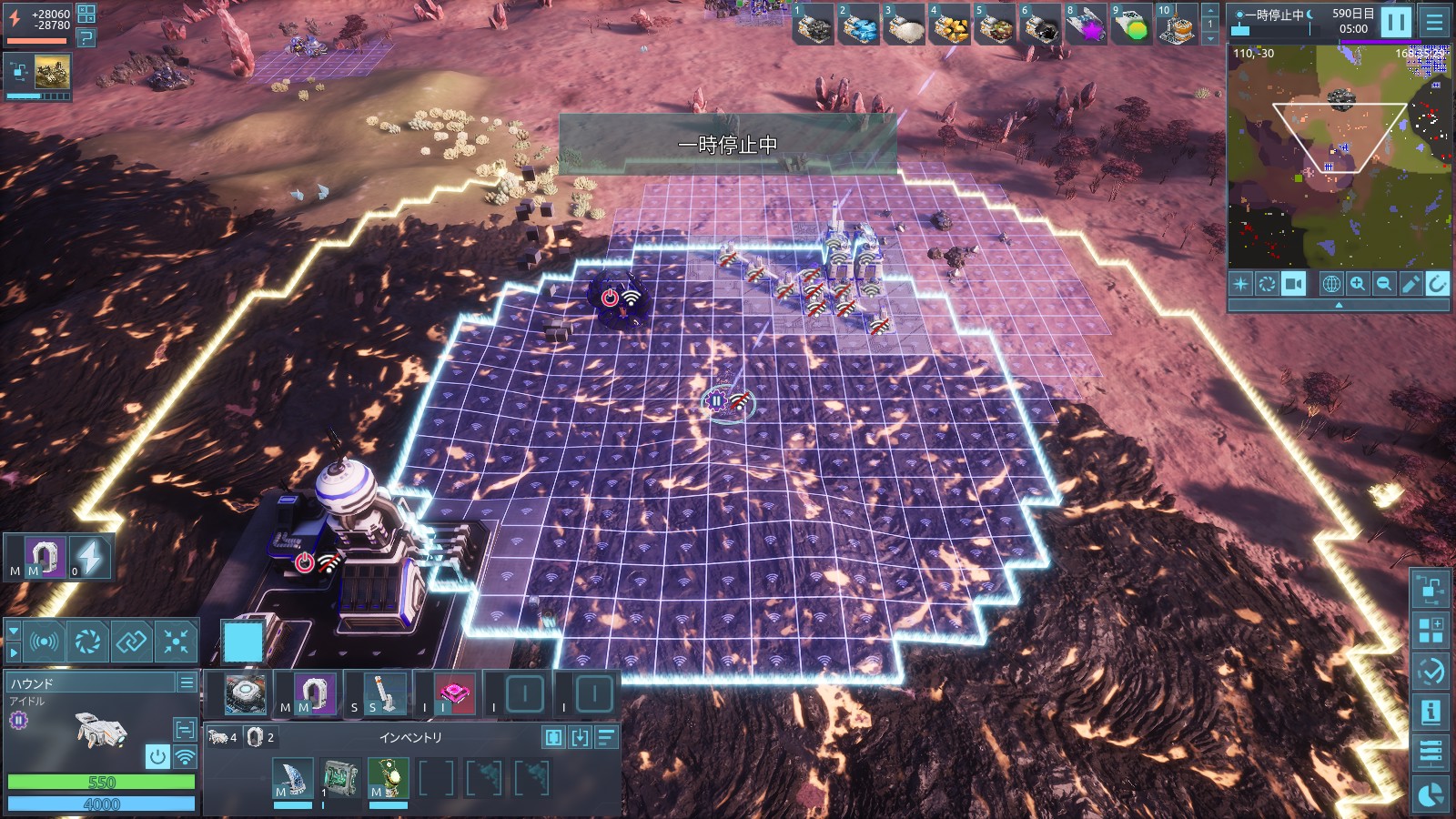Viewport: 1456px width, 819px height.
Task: Select hotbar slot 4 yellow ore building
Action: [949, 25]
